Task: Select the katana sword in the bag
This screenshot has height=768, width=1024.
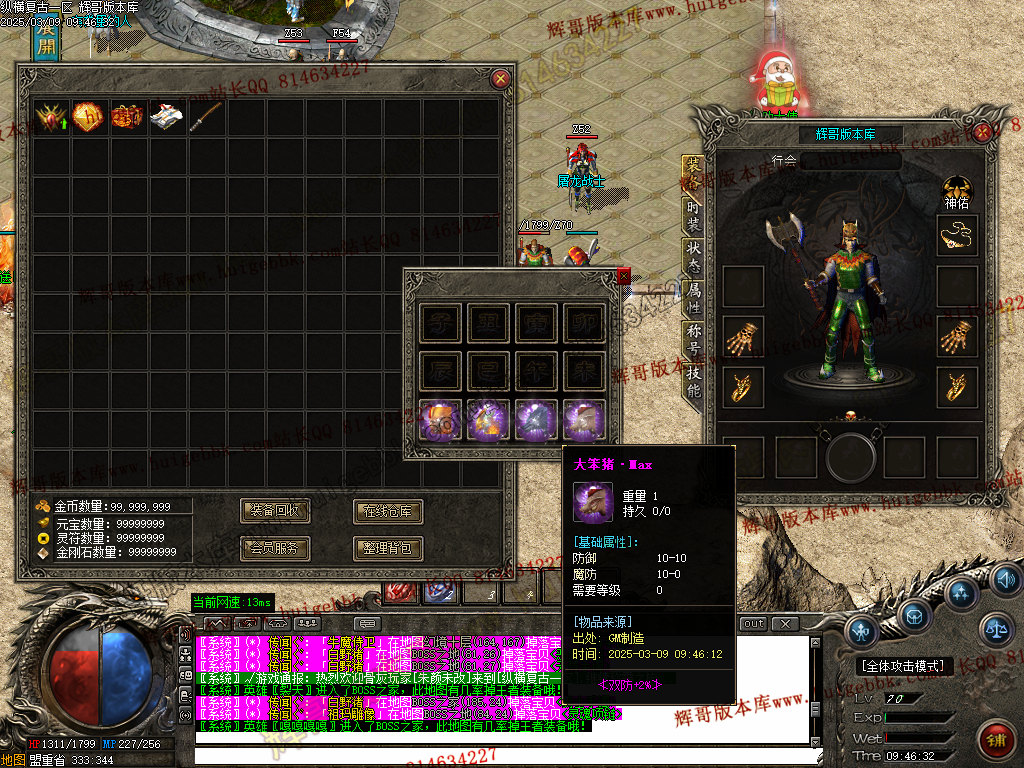Action: [205, 118]
